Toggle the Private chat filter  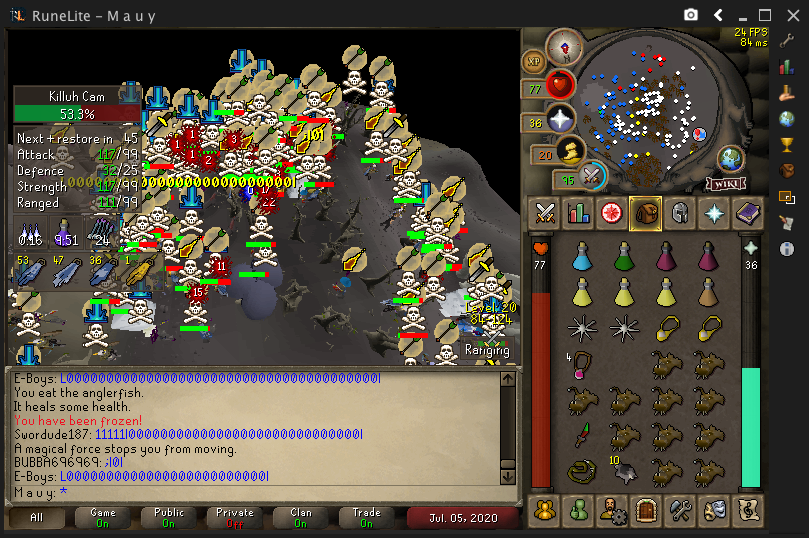click(235, 518)
